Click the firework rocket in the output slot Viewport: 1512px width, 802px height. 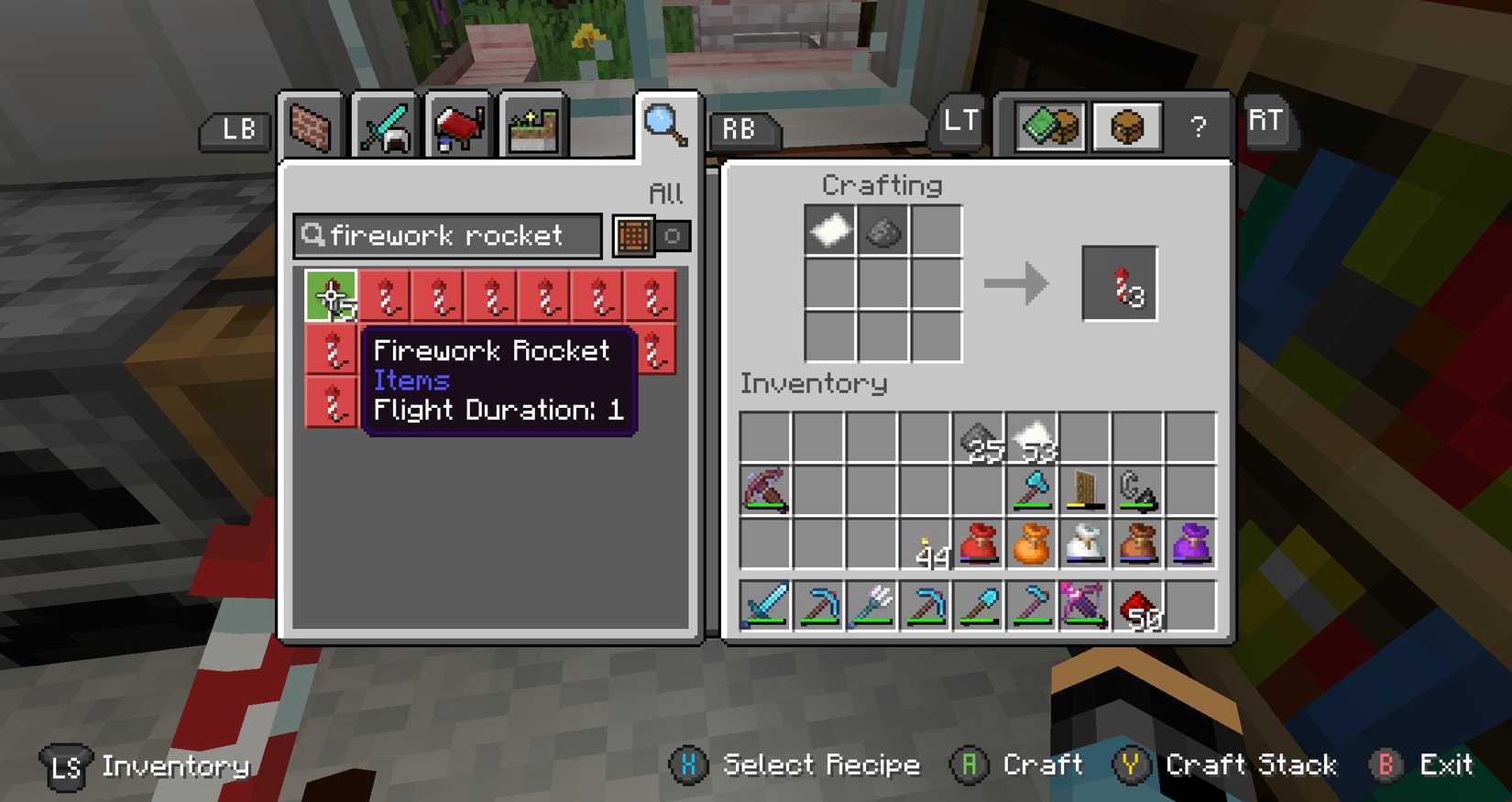coord(1119,283)
